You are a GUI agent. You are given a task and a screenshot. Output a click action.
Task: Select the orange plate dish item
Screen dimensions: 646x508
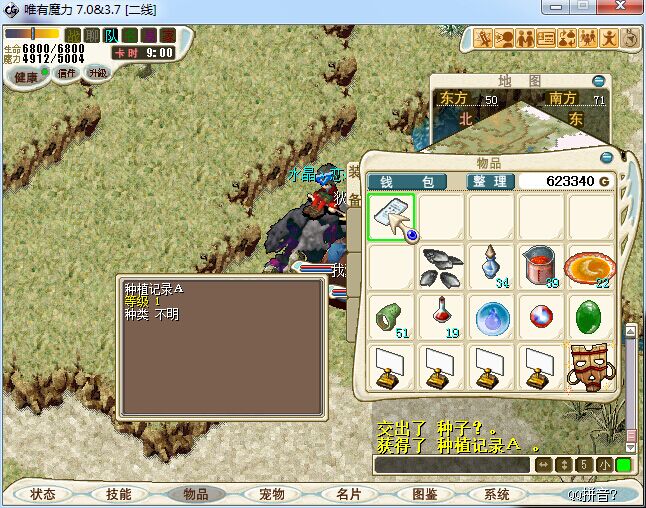pos(589,267)
